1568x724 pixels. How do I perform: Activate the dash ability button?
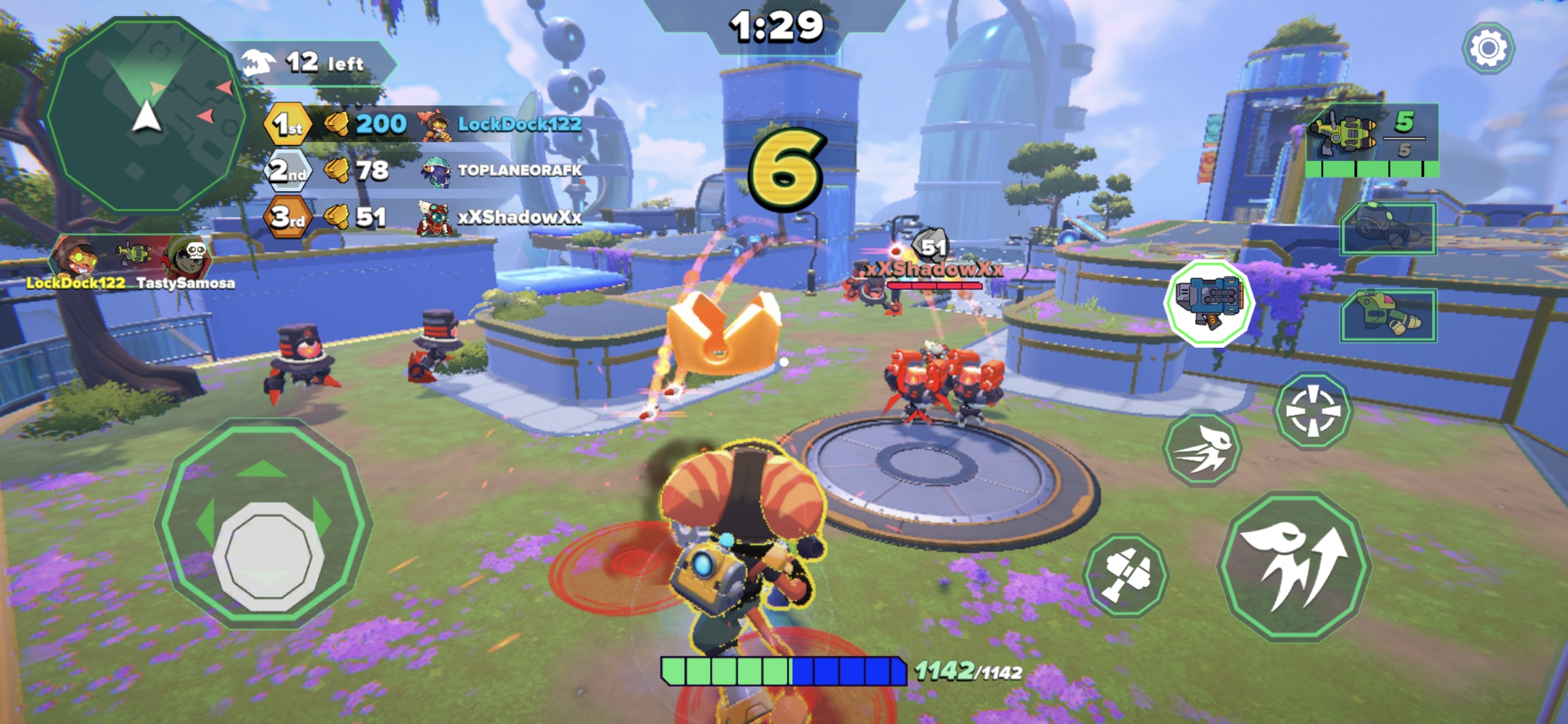[x=1203, y=448]
